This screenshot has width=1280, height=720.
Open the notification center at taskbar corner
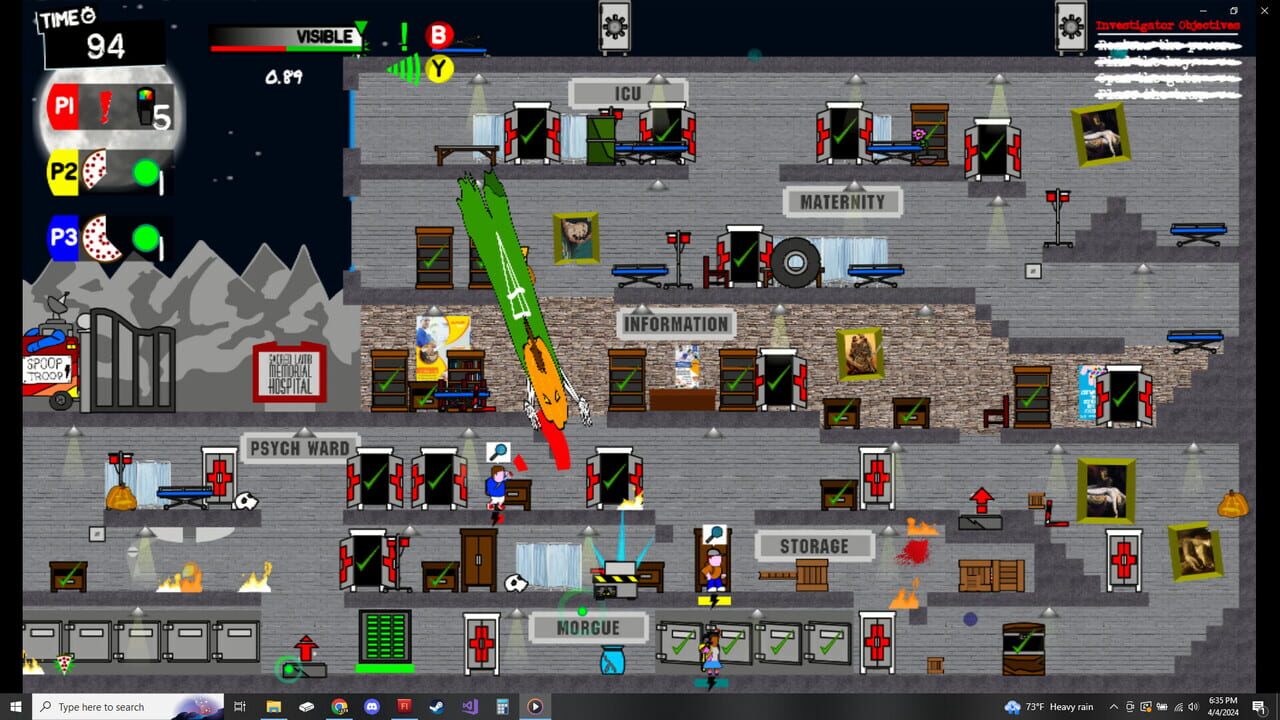pyautogui.click(x=1258, y=707)
